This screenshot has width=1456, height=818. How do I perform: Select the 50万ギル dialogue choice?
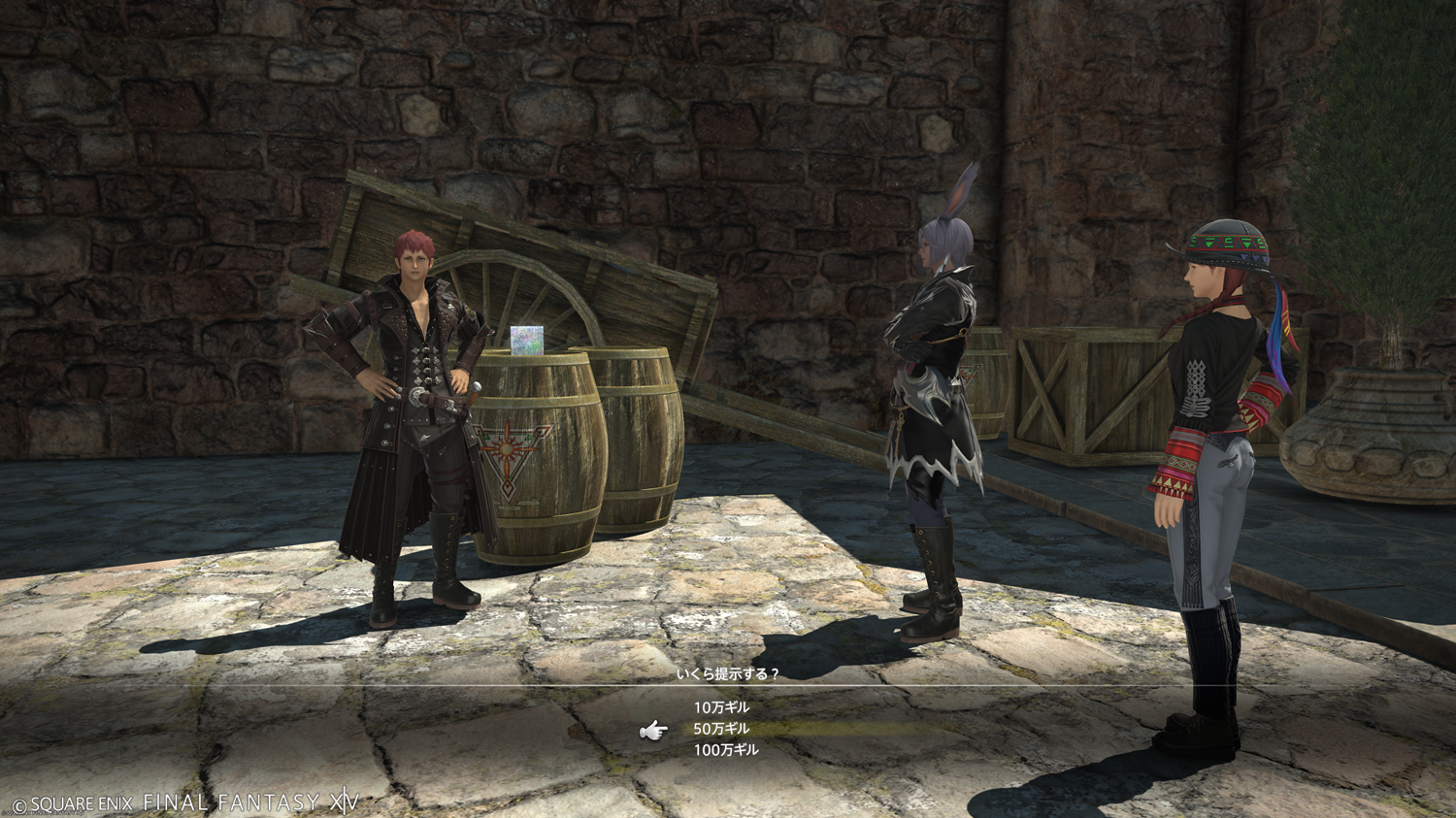[721, 729]
